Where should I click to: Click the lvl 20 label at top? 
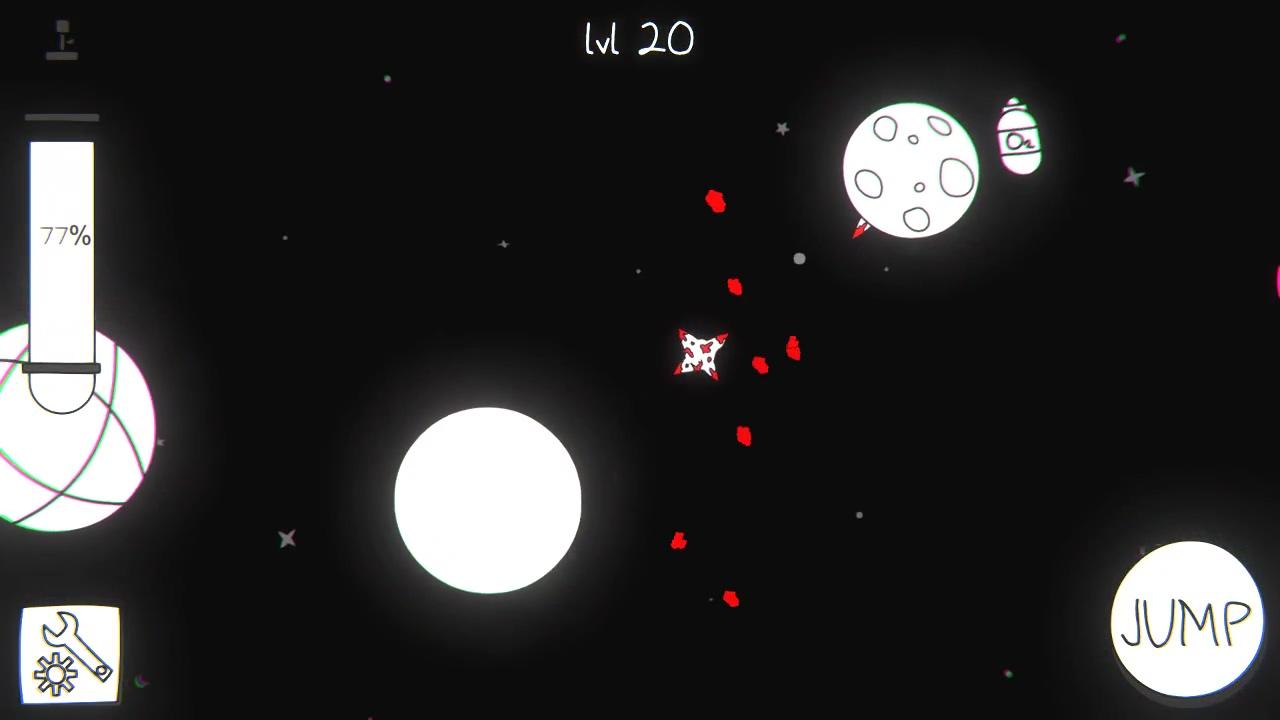[x=639, y=40]
